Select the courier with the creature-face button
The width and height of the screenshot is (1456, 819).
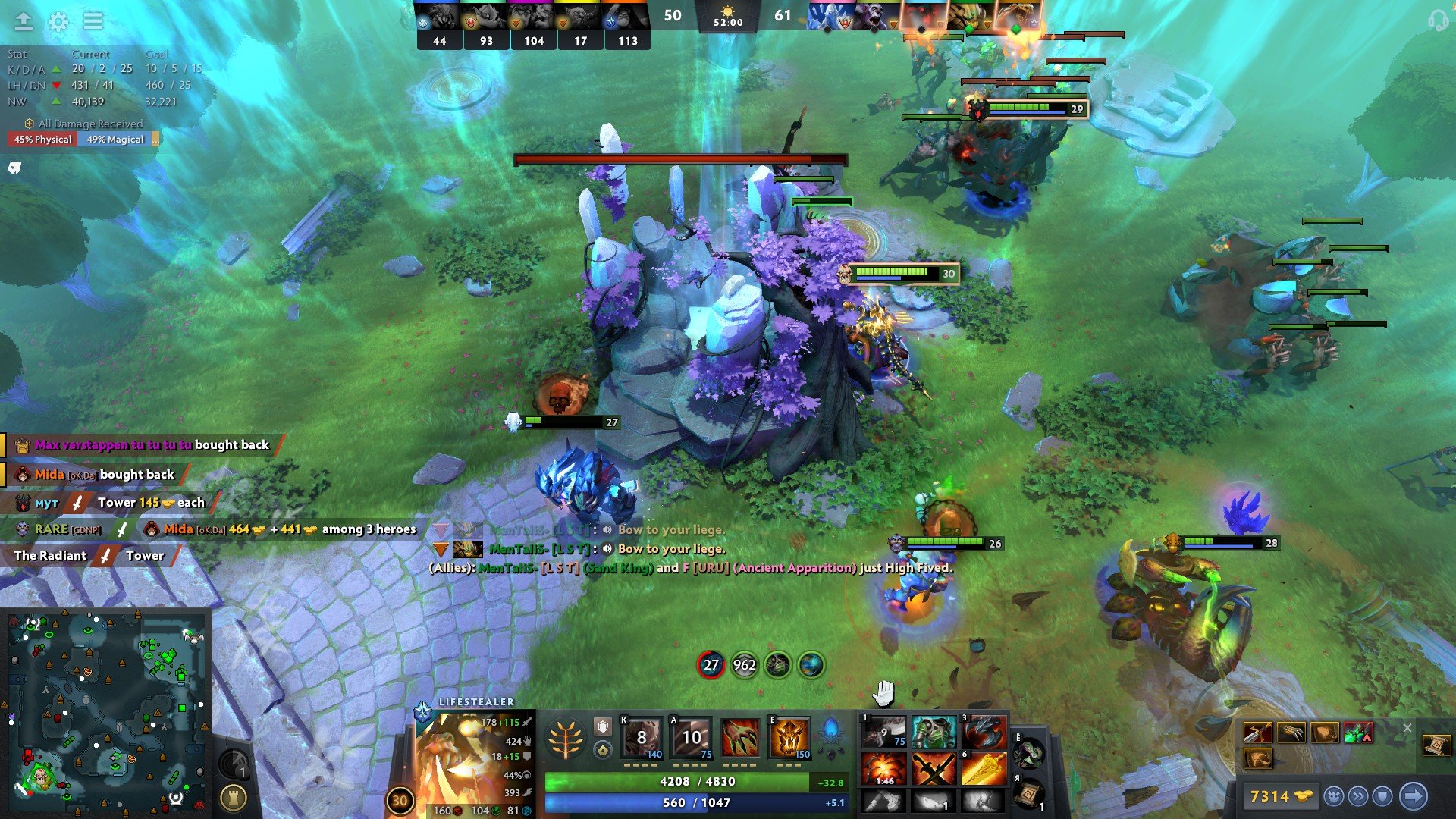pos(1334,796)
